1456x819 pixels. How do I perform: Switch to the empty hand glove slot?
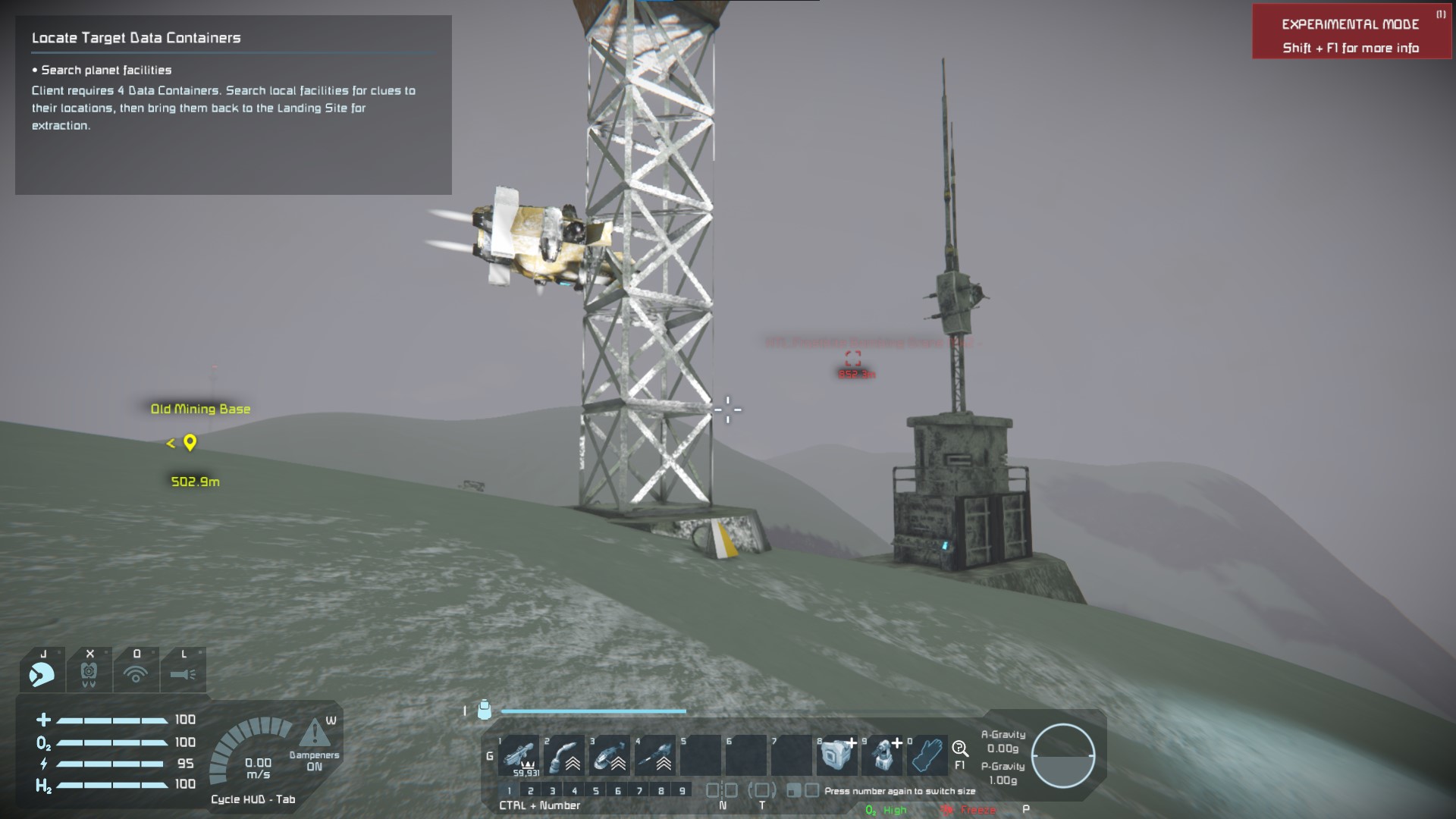tap(928, 755)
